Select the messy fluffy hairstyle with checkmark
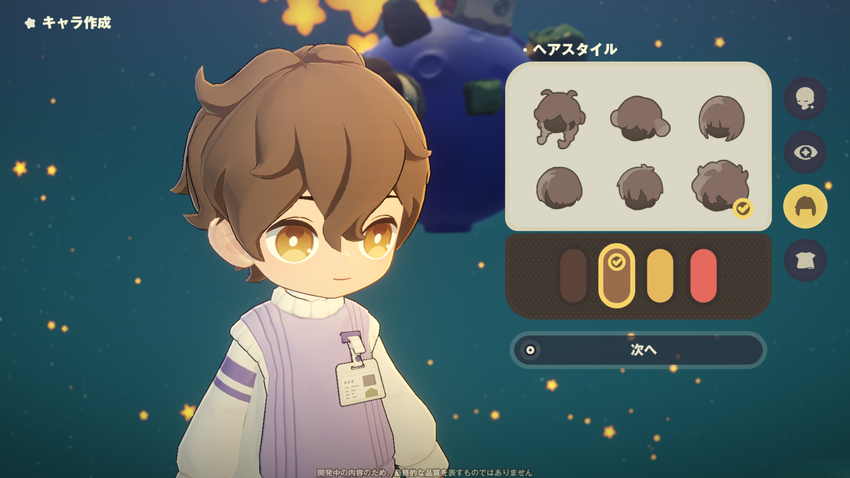850x478 pixels. point(720,187)
